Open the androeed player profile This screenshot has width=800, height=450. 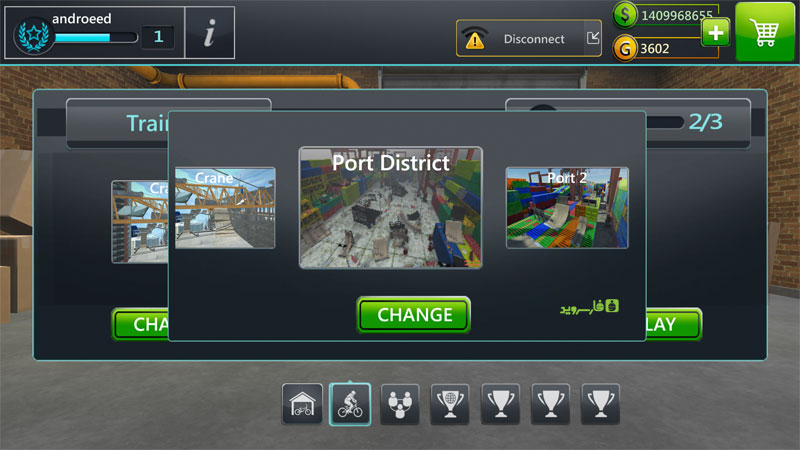pyautogui.click(x=95, y=32)
